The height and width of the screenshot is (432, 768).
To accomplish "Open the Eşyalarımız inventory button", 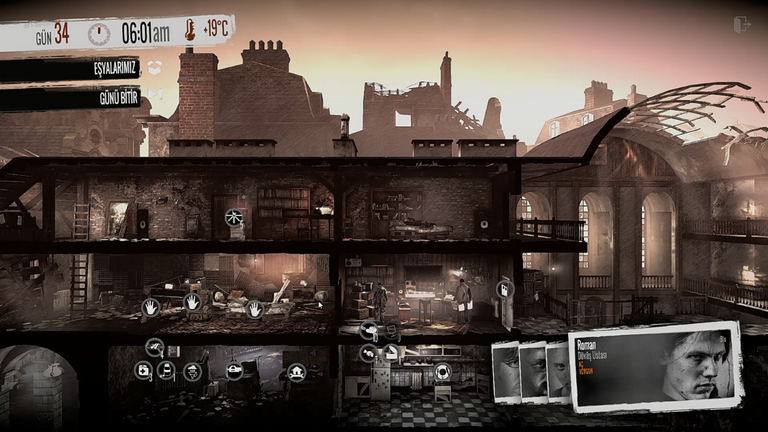I will (x=70, y=69).
